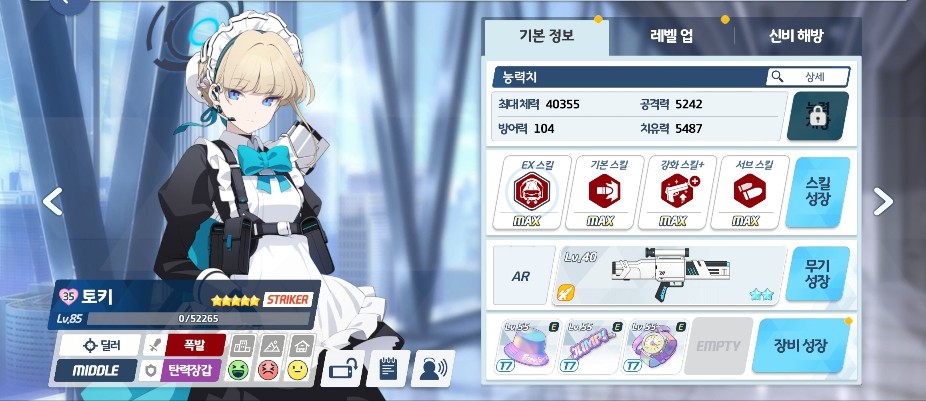926x401 pixels.
Task: Open the 장비 성장 menu
Action: pyautogui.click(x=801, y=347)
